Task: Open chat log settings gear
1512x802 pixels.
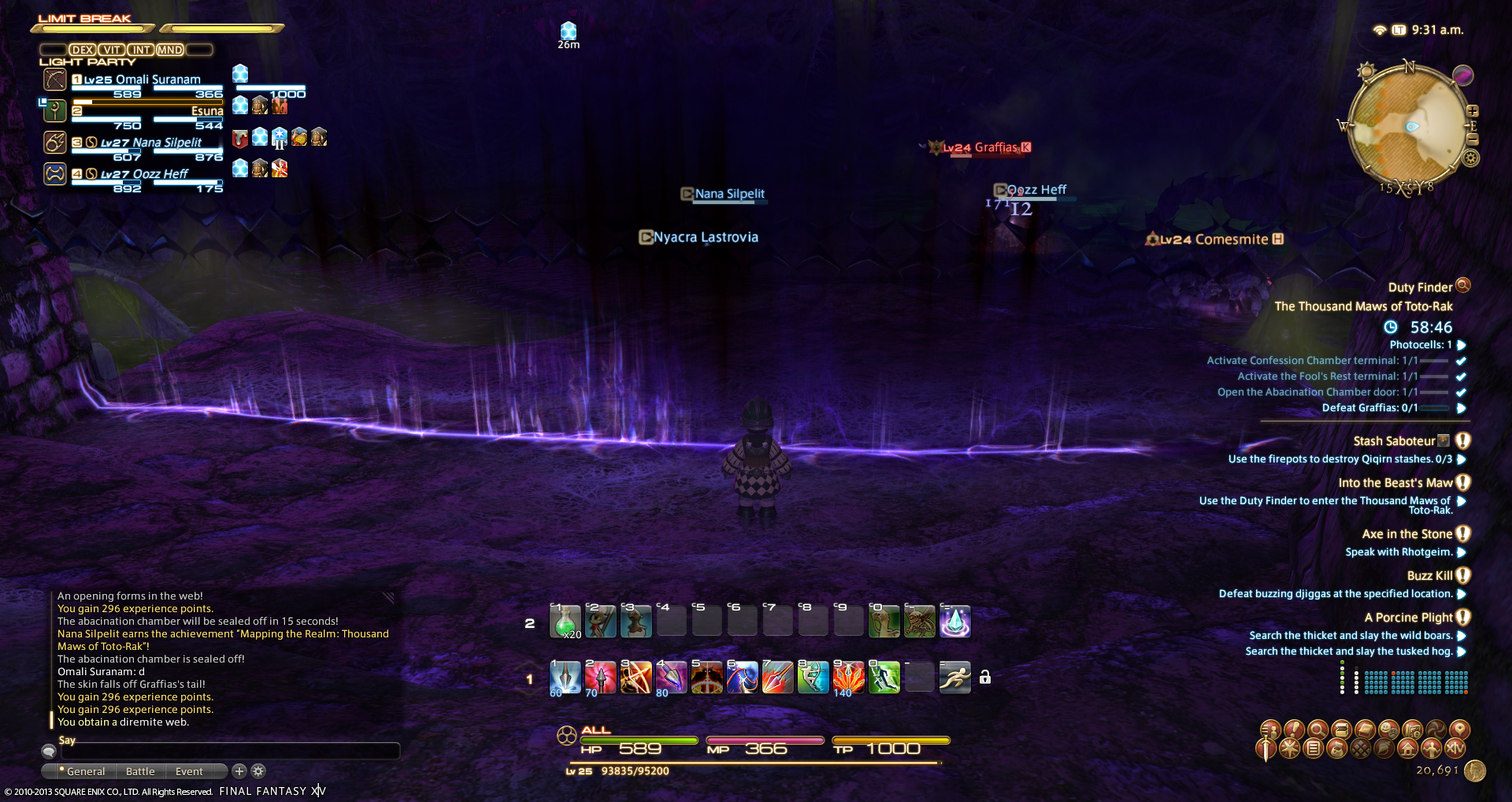Action: 258,771
